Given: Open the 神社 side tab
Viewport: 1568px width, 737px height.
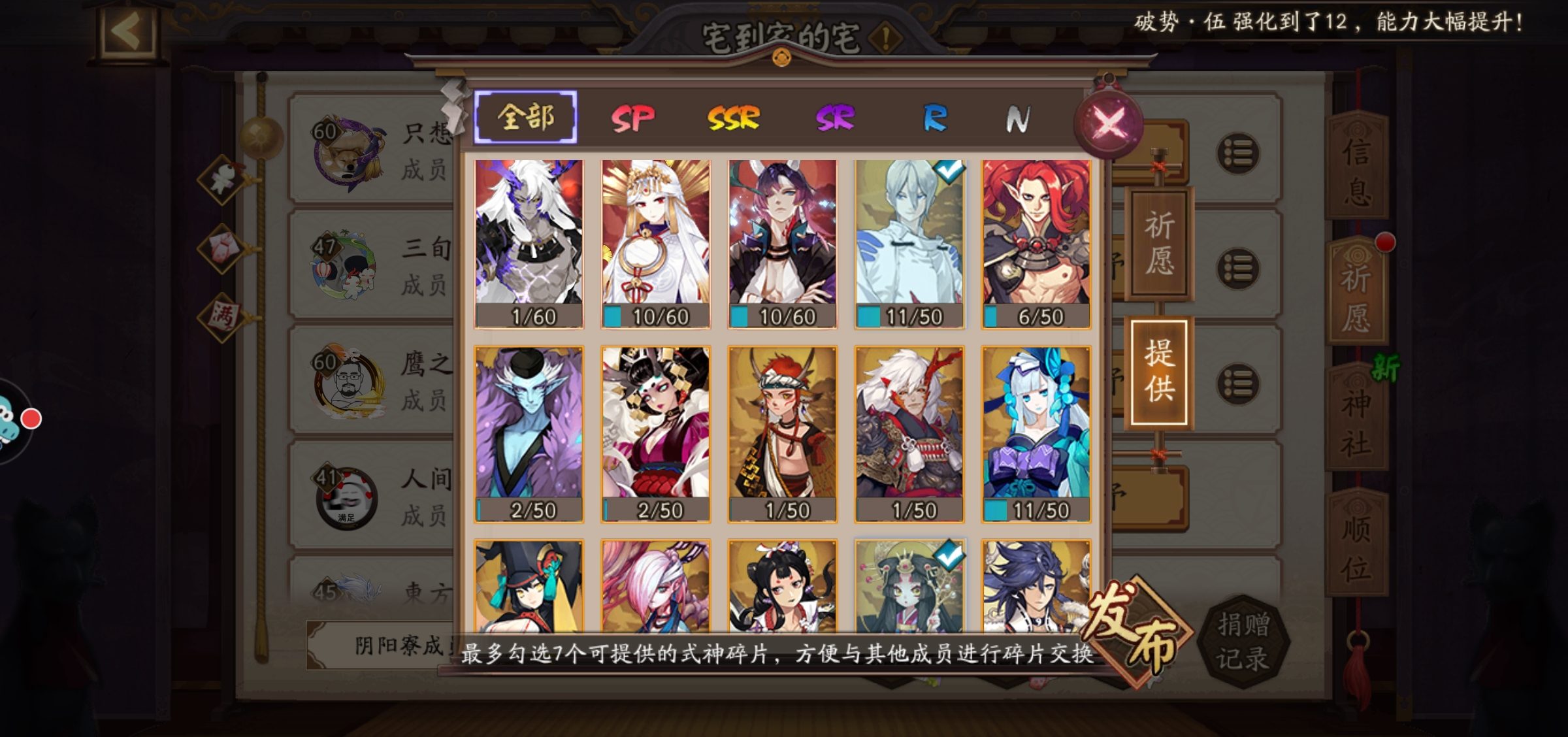Looking at the screenshot, I should pos(1357,421).
